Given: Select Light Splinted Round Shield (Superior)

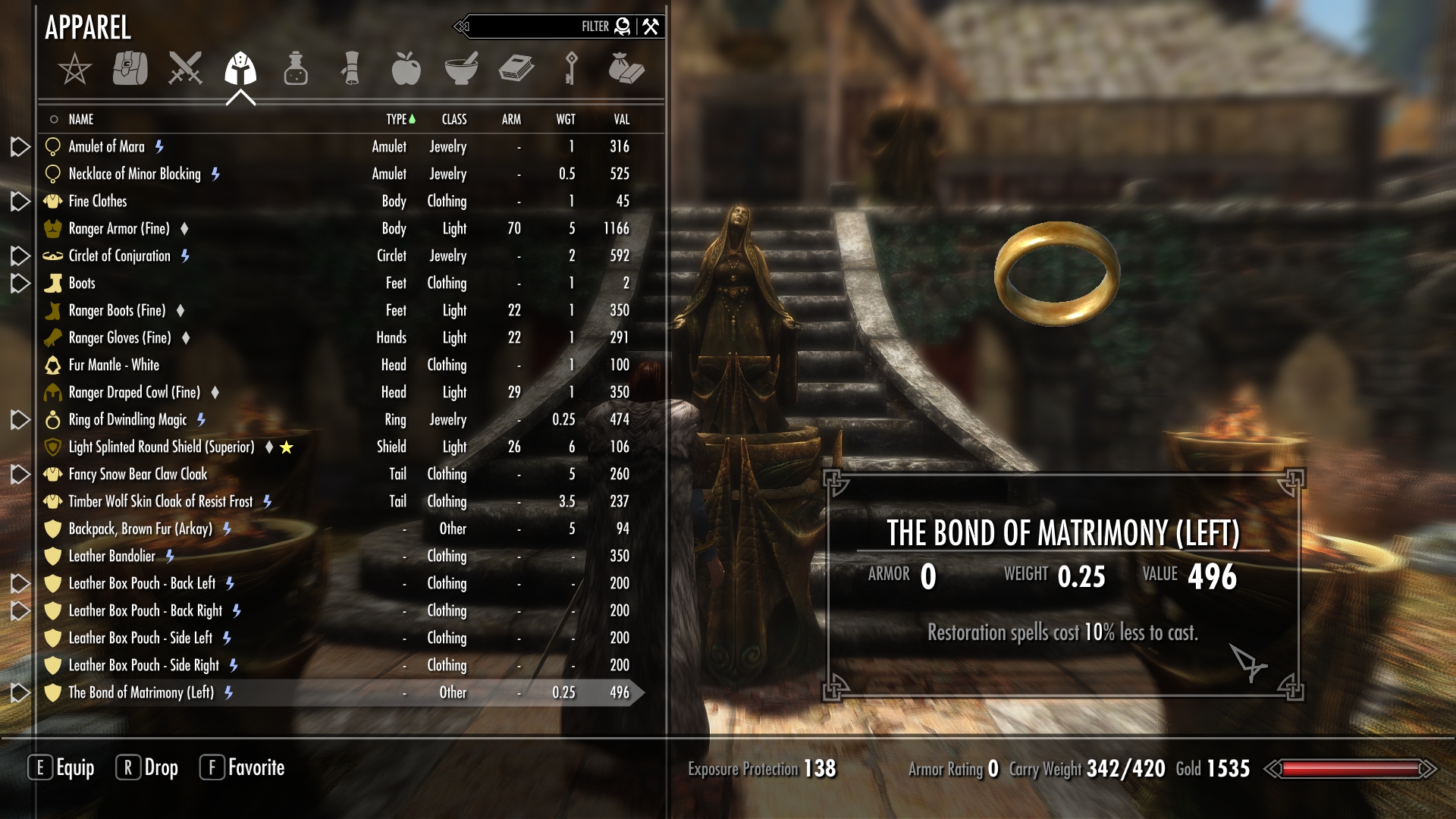Looking at the screenshot, I should tap(162, 447).
